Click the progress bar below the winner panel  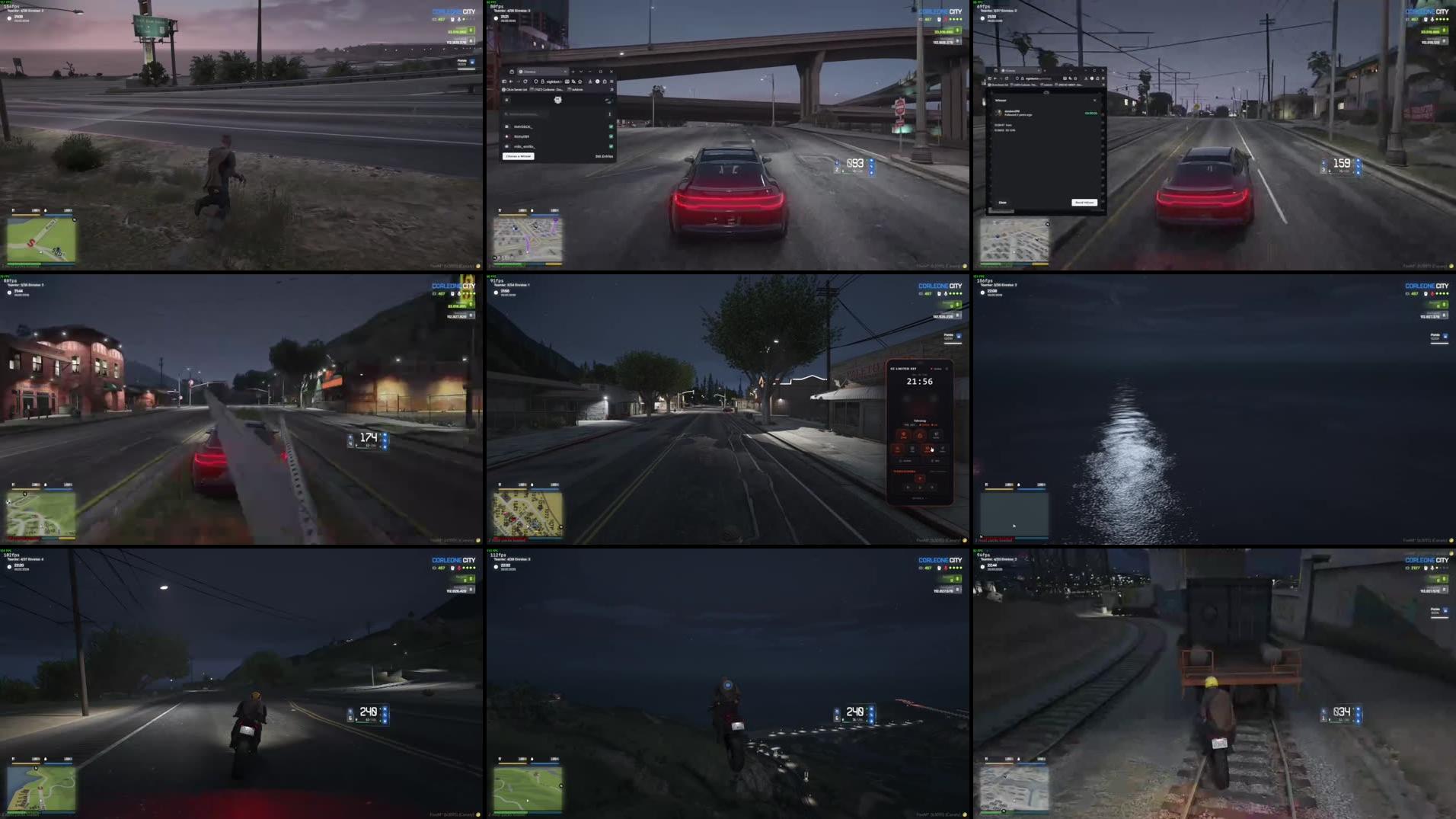[1002, 210]
